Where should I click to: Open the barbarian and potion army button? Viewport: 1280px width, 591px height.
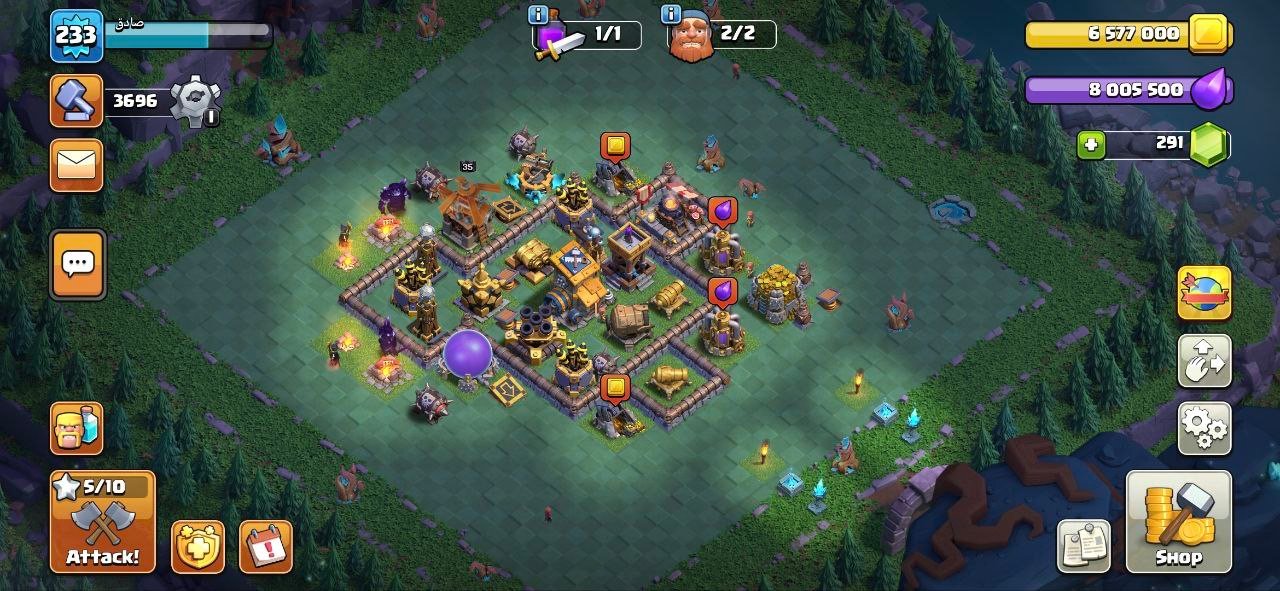[x=77, y=429]
